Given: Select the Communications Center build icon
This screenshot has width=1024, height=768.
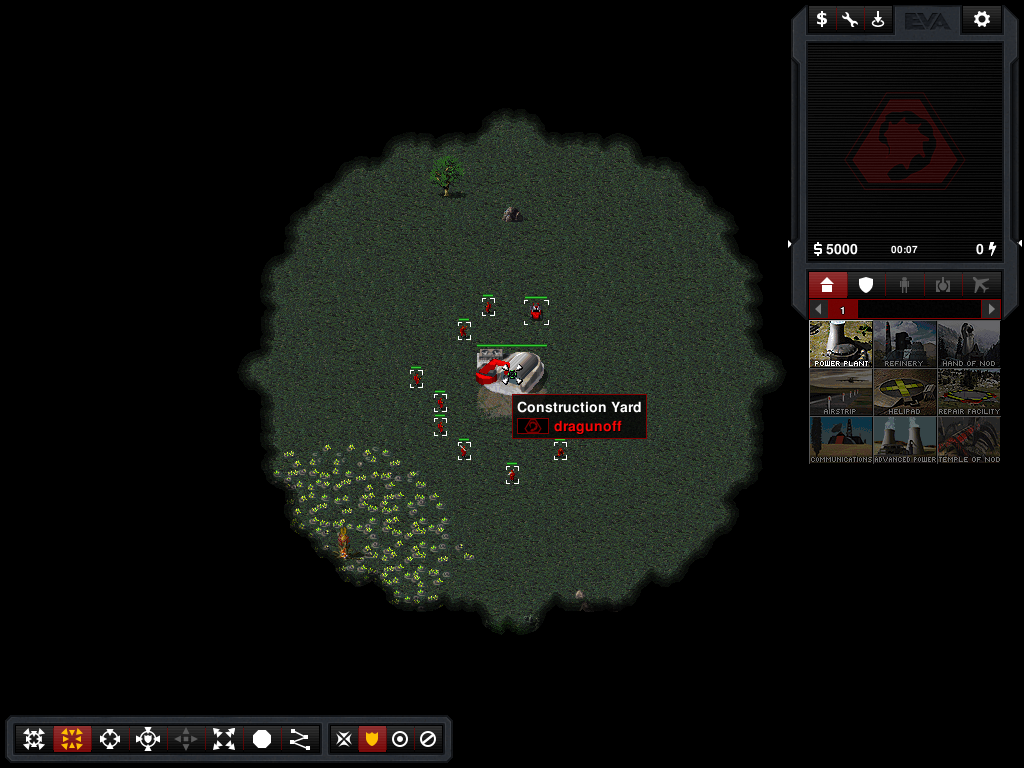Looking at the screenshot, I should click(x=840, y=440).
